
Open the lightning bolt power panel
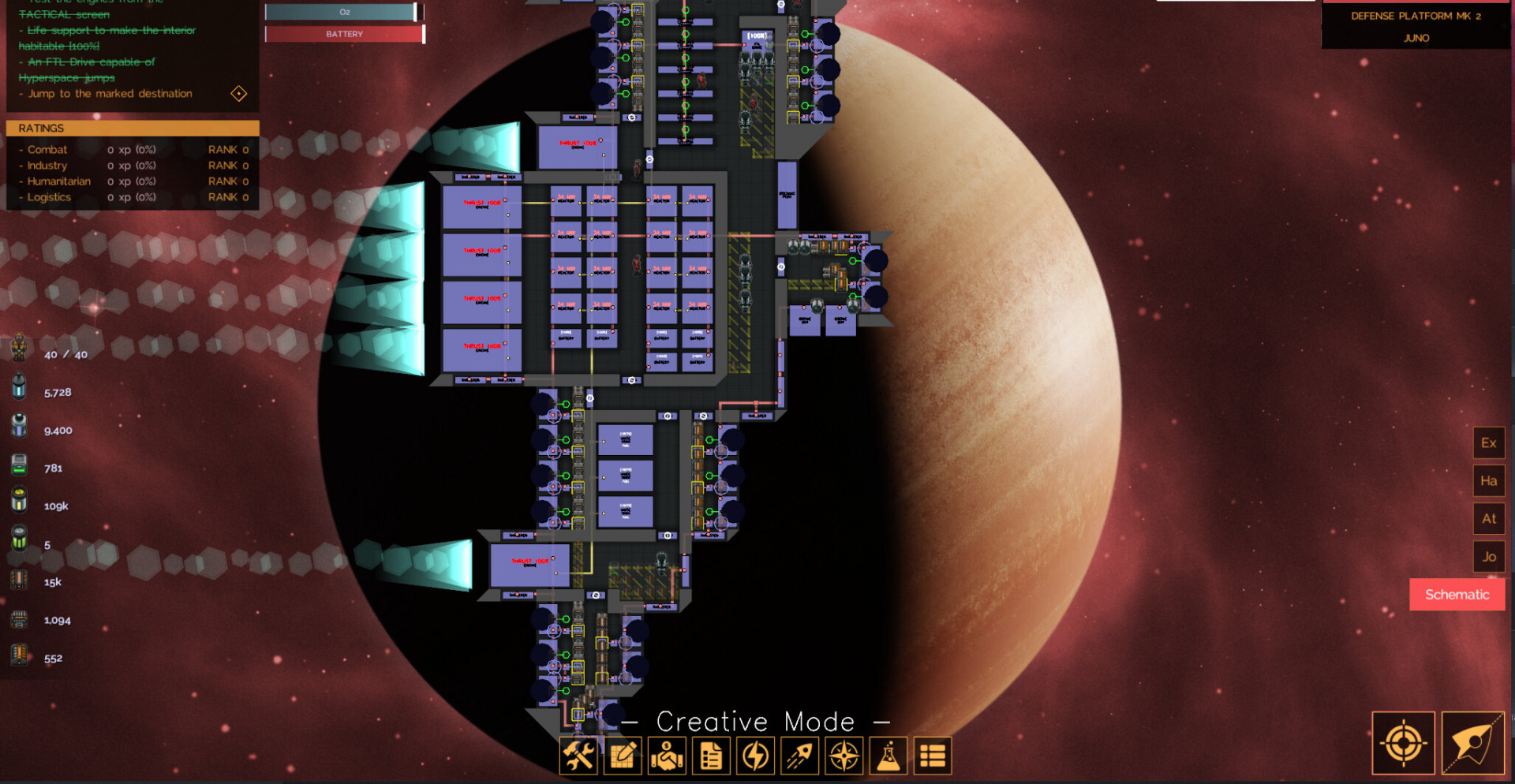[755, 756]
